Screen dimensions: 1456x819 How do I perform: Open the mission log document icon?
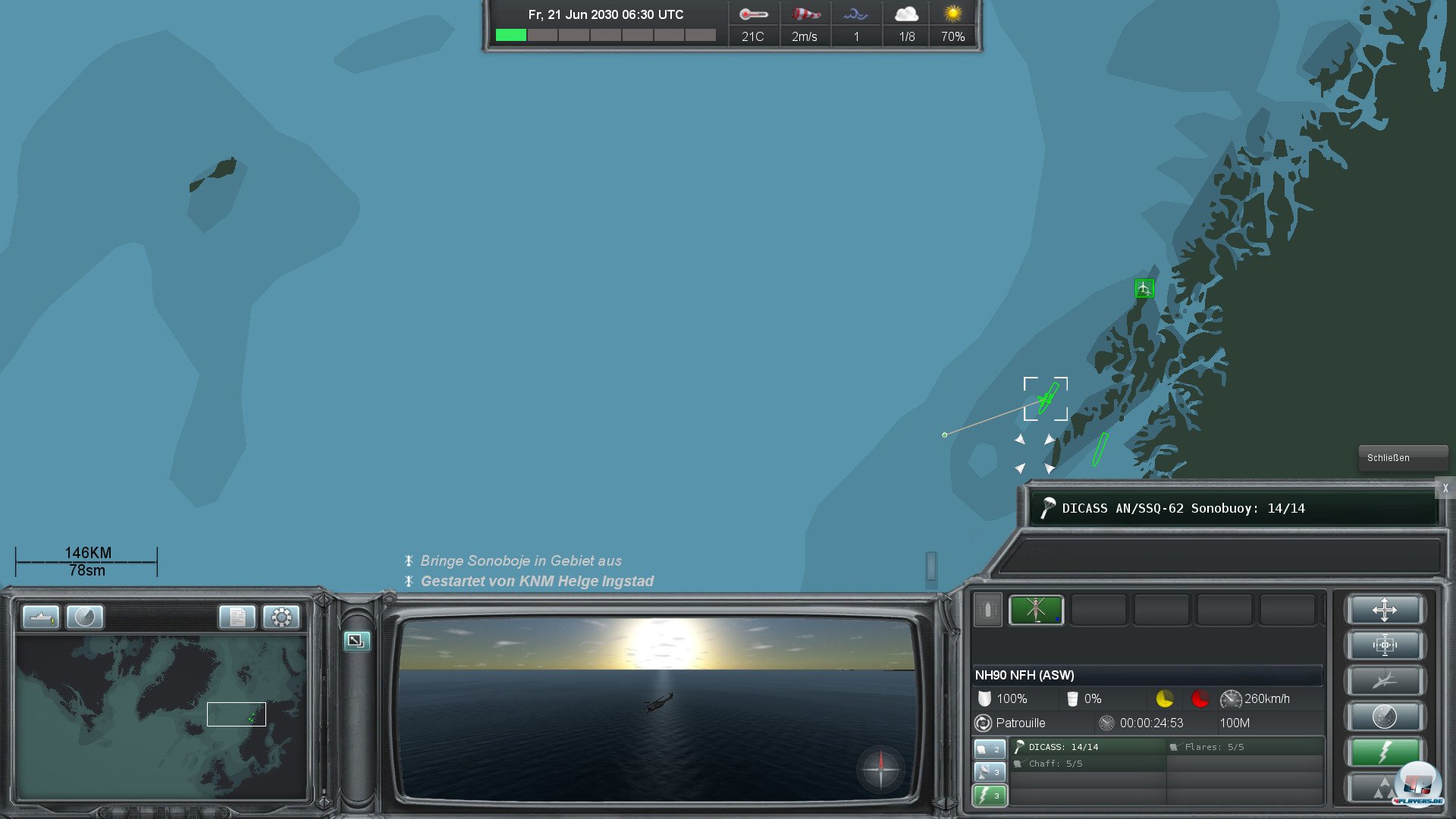click(x=237, y=617)
